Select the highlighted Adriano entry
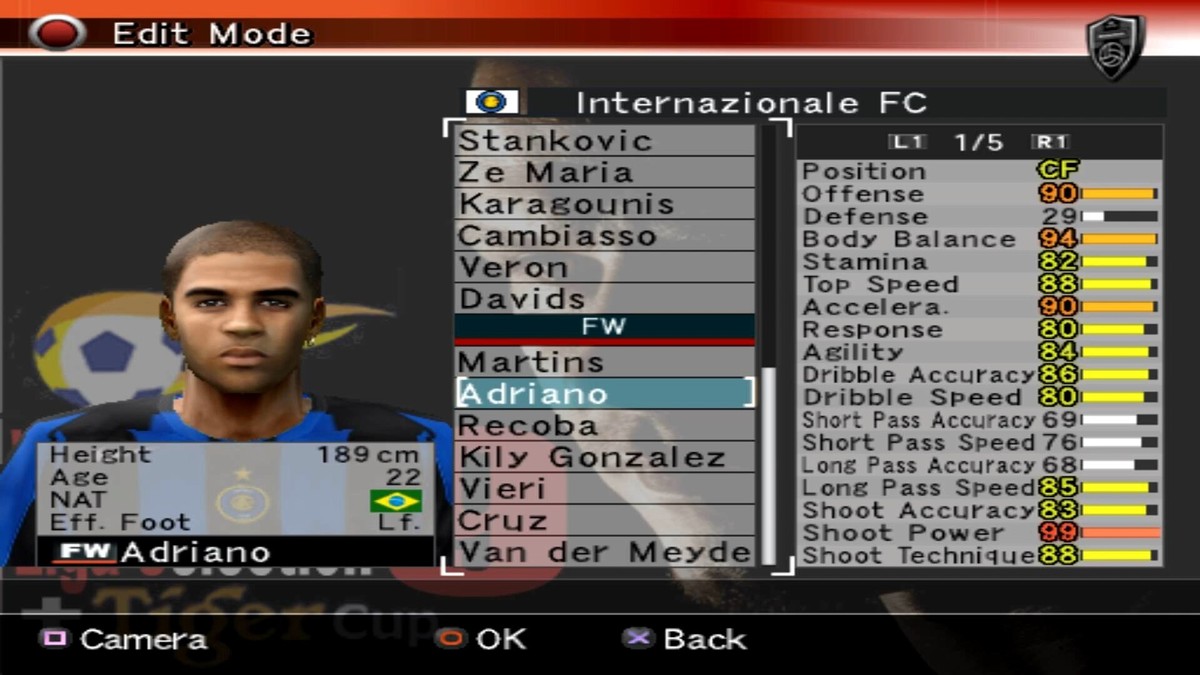 tap(604, 393)
